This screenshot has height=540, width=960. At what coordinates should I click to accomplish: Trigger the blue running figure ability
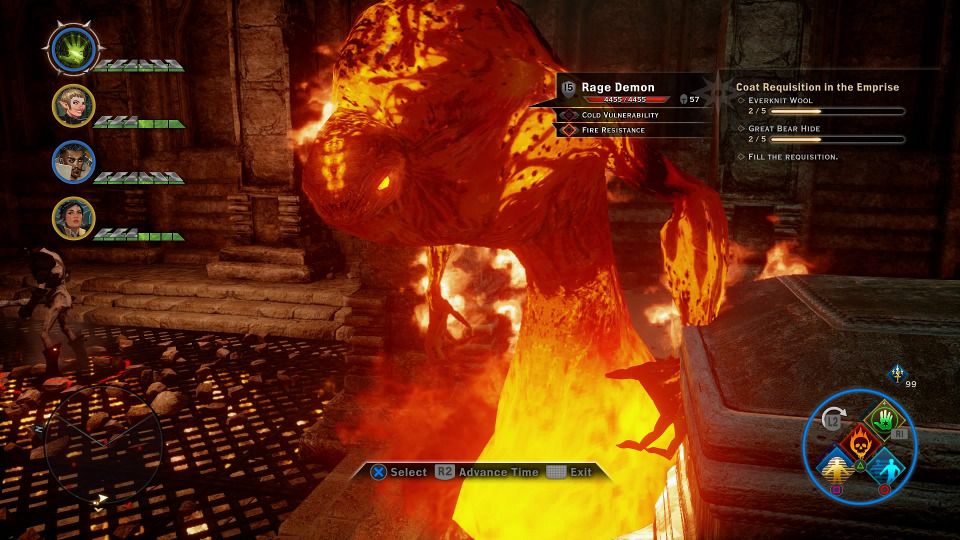click(x=884, y=465)
